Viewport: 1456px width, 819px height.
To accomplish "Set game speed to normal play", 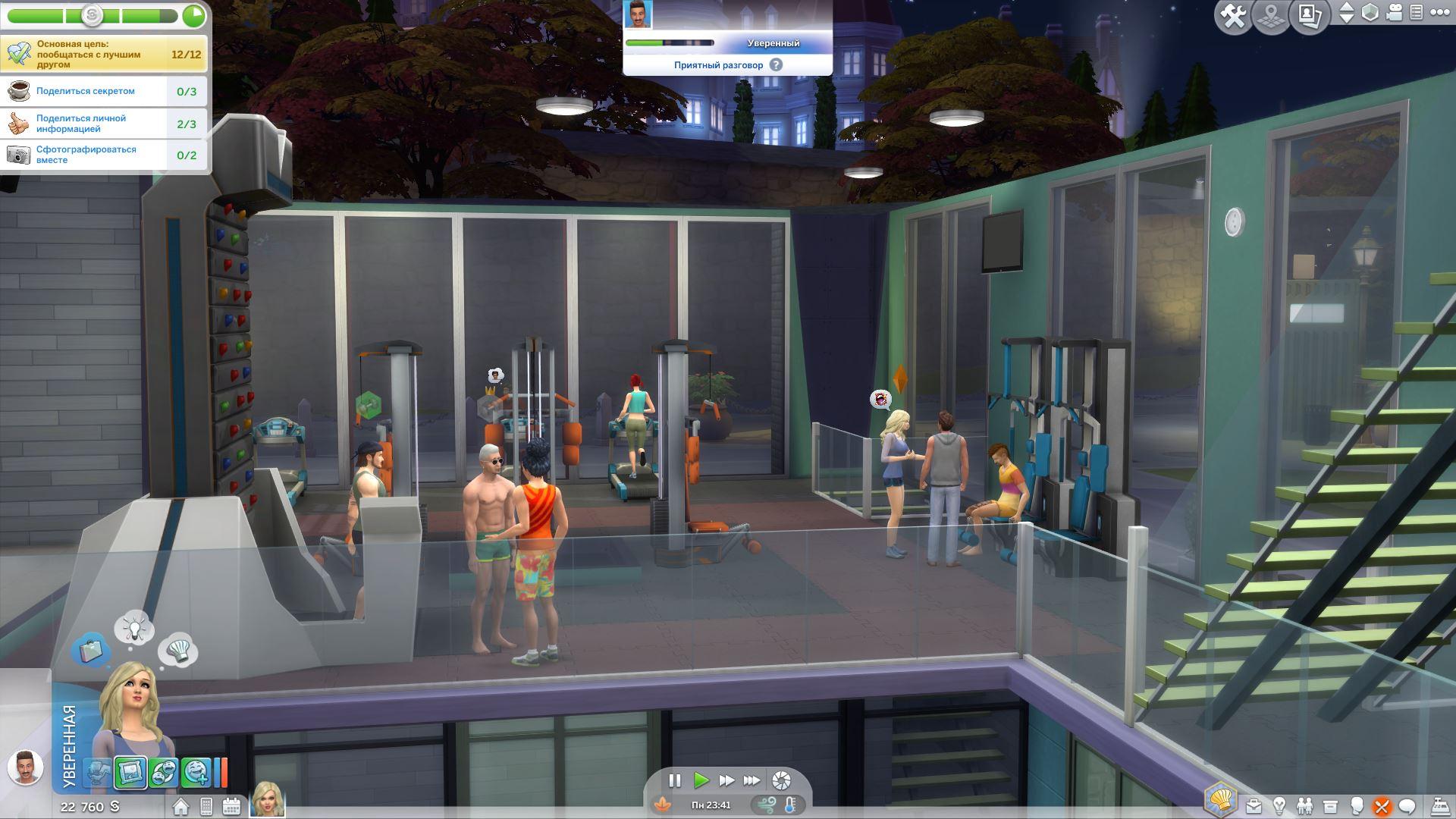I will point(701,780).
